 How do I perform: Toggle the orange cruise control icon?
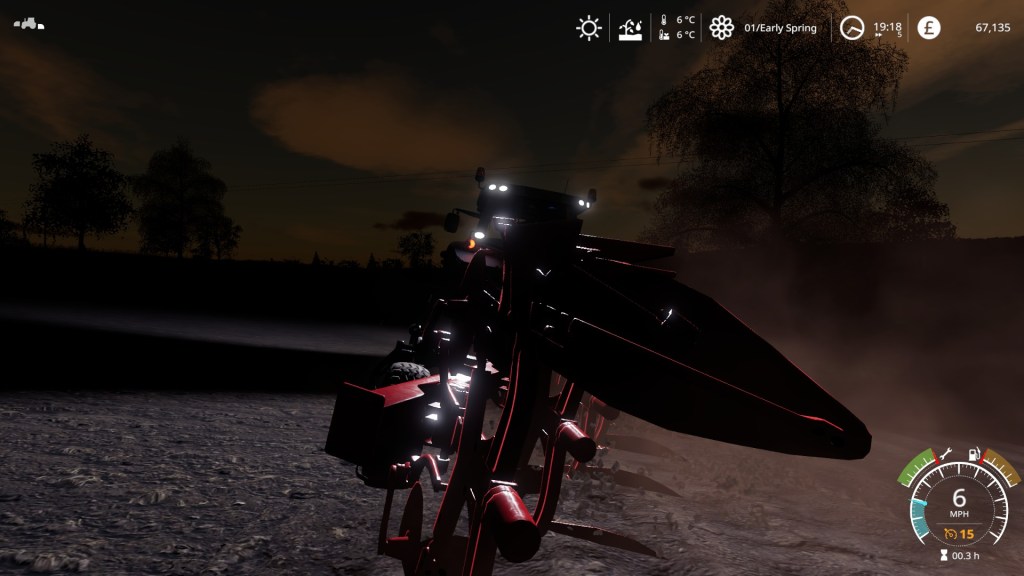click(951, 534)
